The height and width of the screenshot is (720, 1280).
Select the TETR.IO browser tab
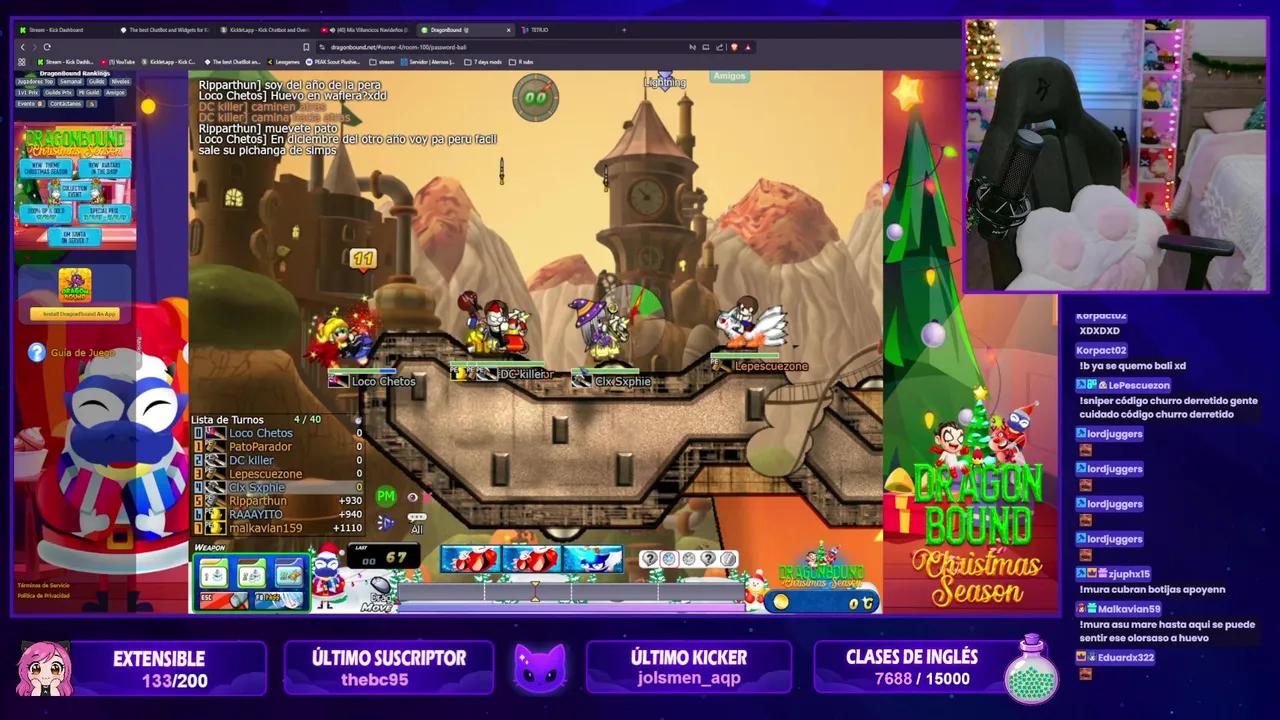point(540,29)
